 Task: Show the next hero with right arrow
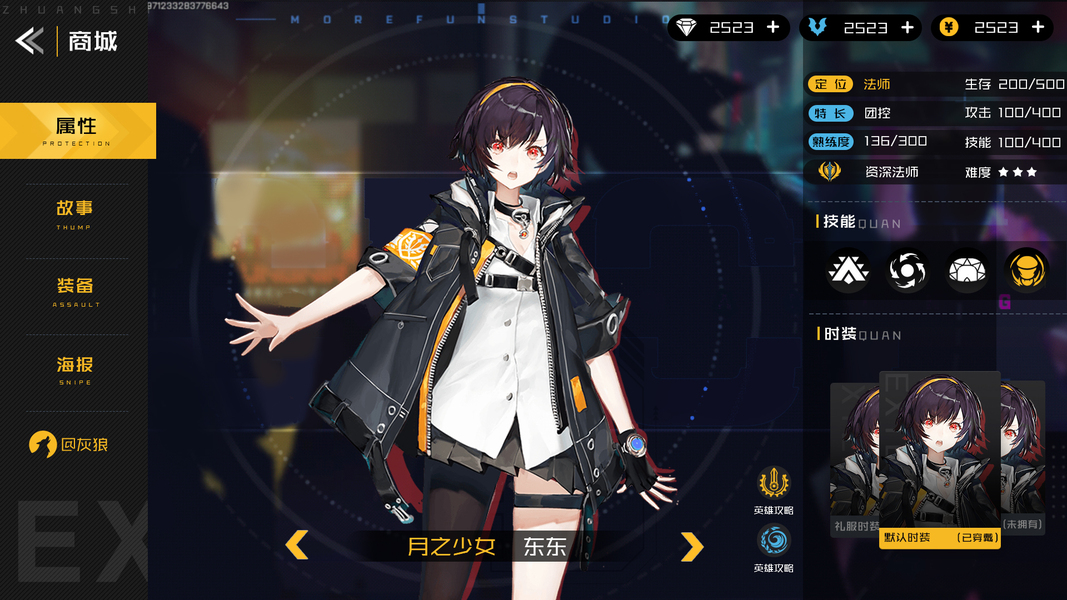692,546
